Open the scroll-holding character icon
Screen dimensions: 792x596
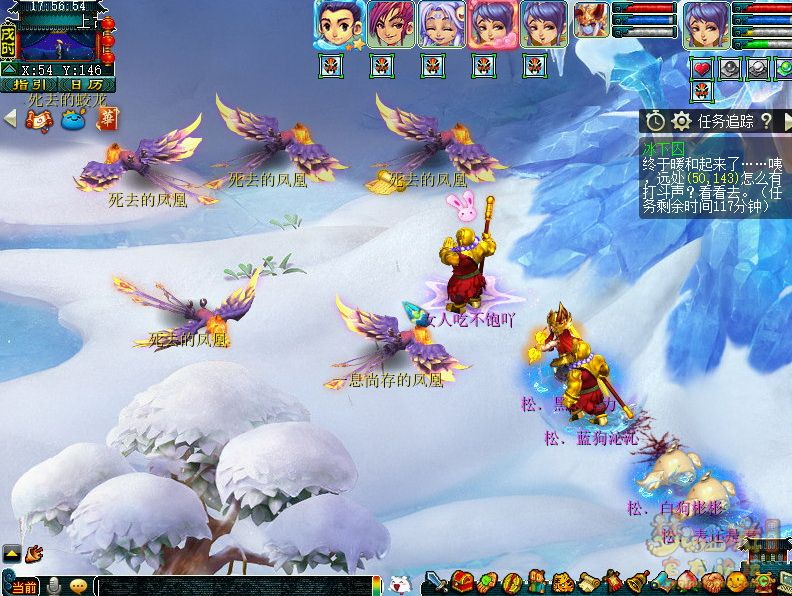[40, 119]
